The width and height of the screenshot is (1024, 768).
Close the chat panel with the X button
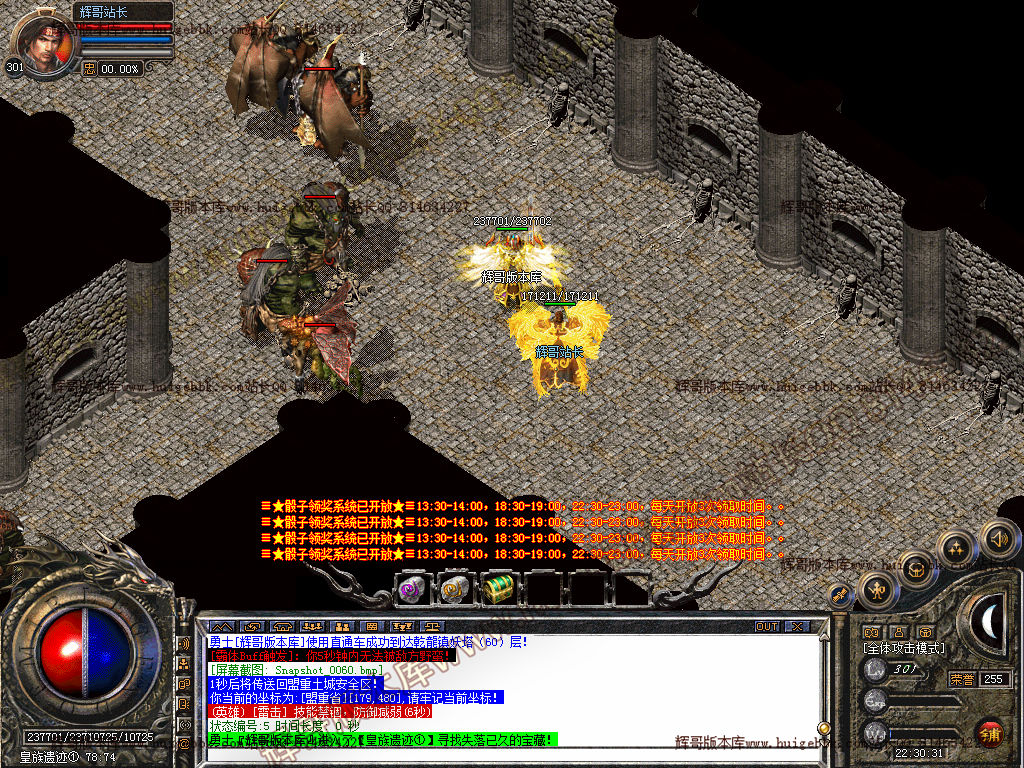tap(797, 627)
